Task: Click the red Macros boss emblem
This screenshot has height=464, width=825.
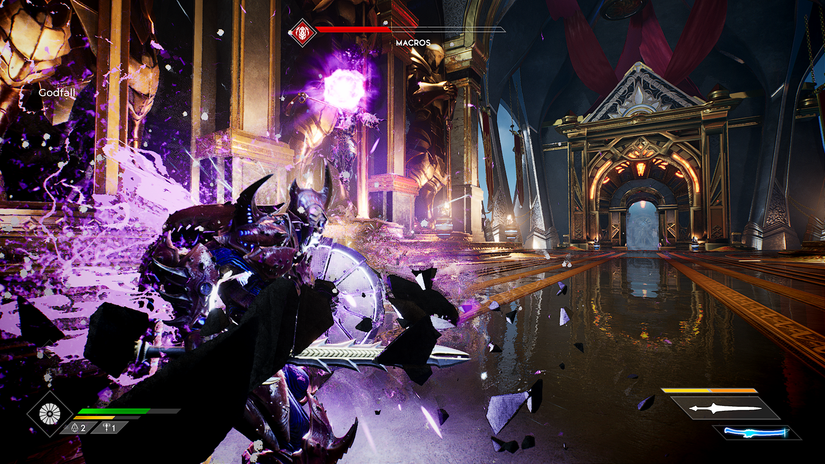Action: click(302, 31)
